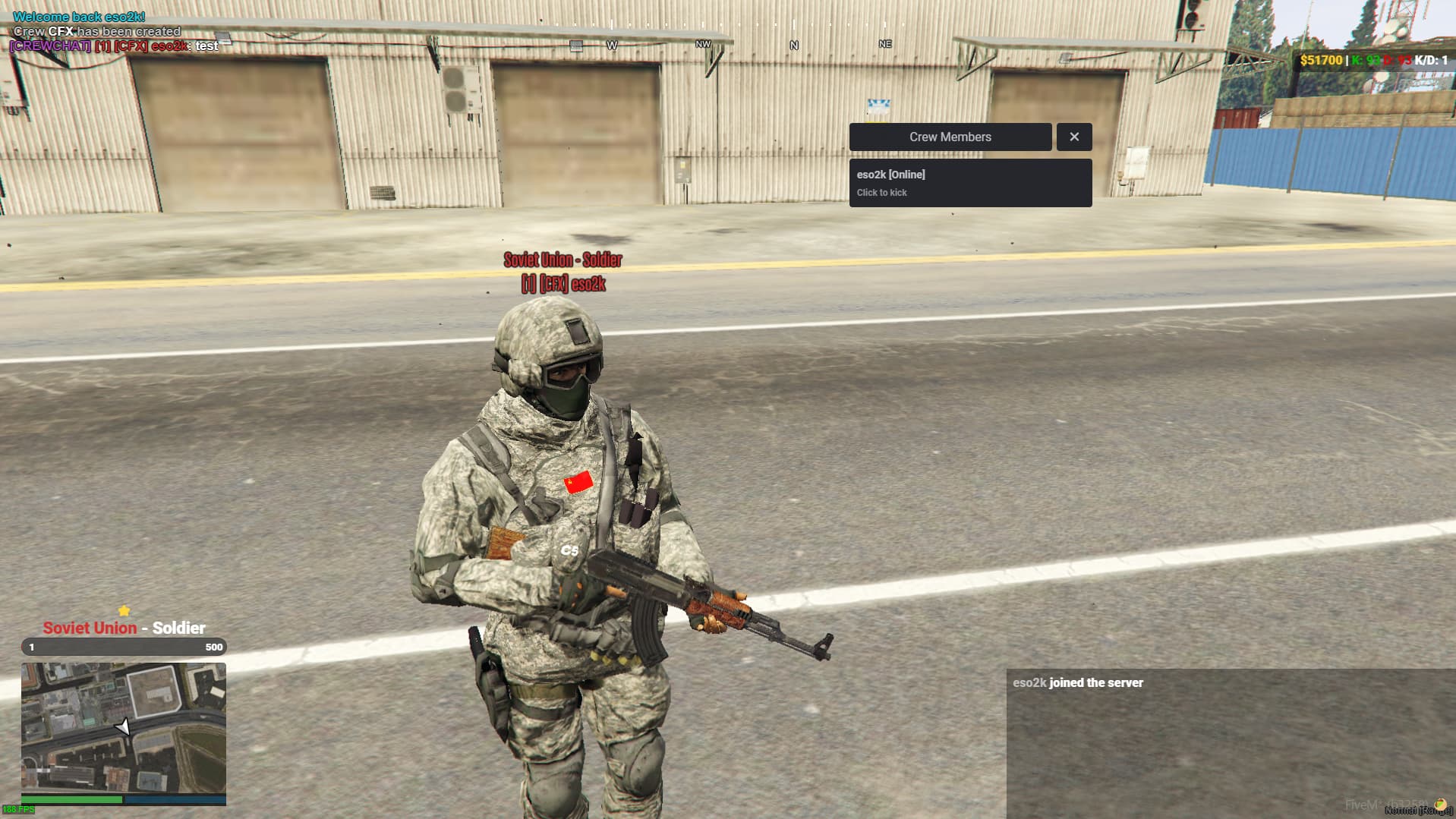This screenshot has width=1456, height=819.
Task: Click the NE marker on the compass
Action: pyautogui.click(x=883, y=44)
